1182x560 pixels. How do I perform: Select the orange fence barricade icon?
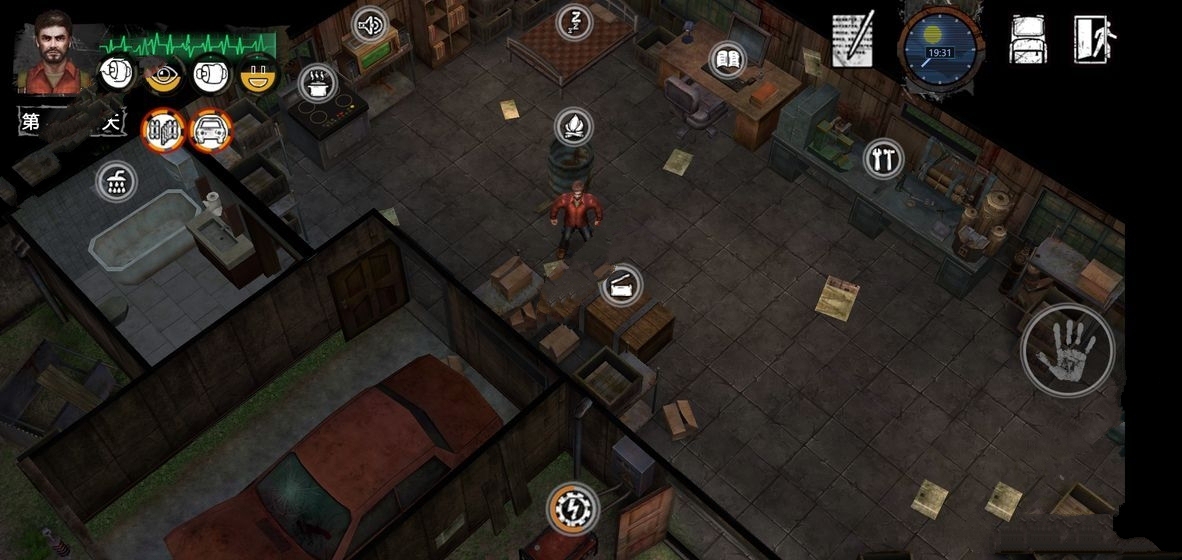click(x=163, y=129)
